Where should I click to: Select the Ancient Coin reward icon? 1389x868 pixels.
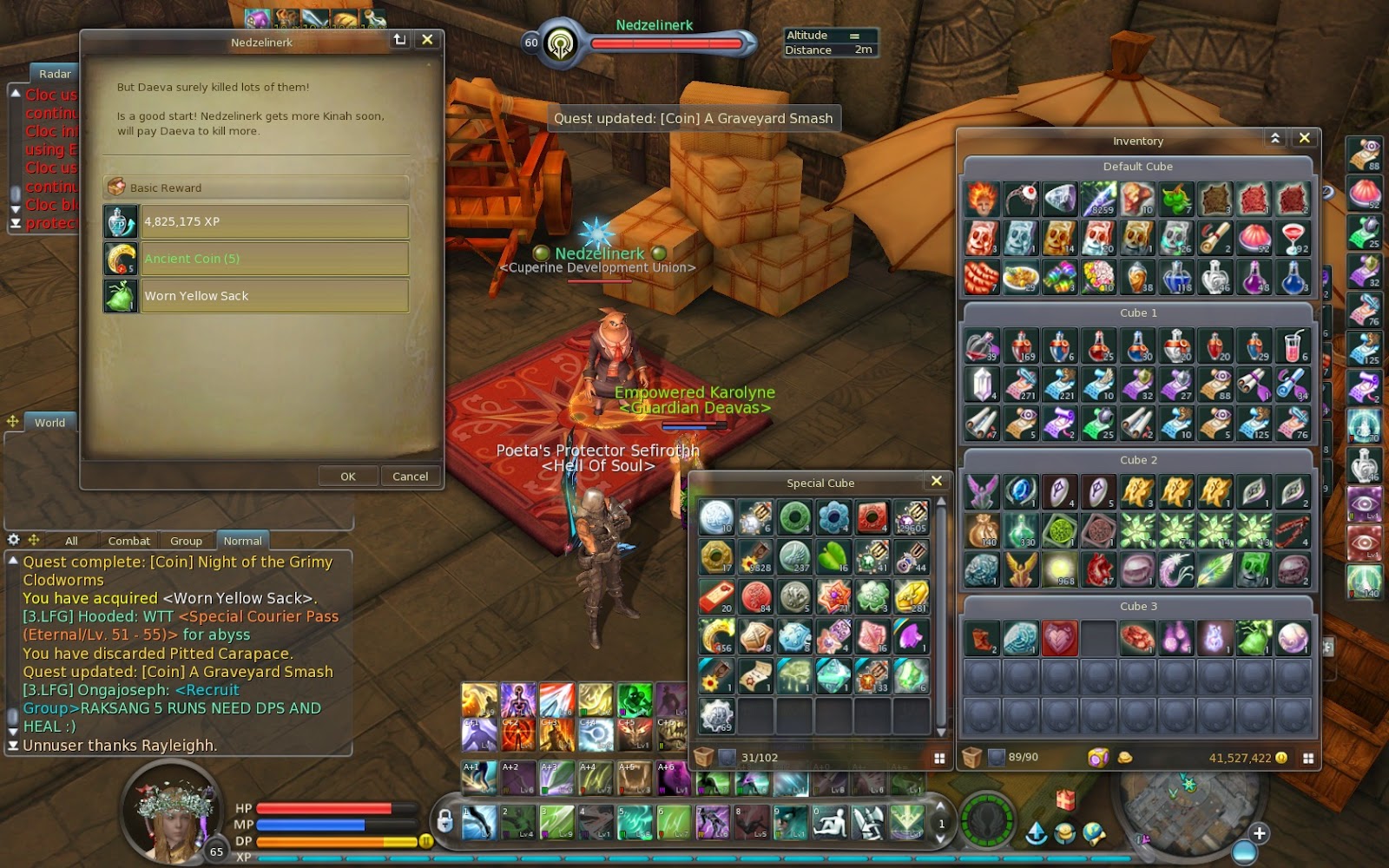click(x=119, y=259)
